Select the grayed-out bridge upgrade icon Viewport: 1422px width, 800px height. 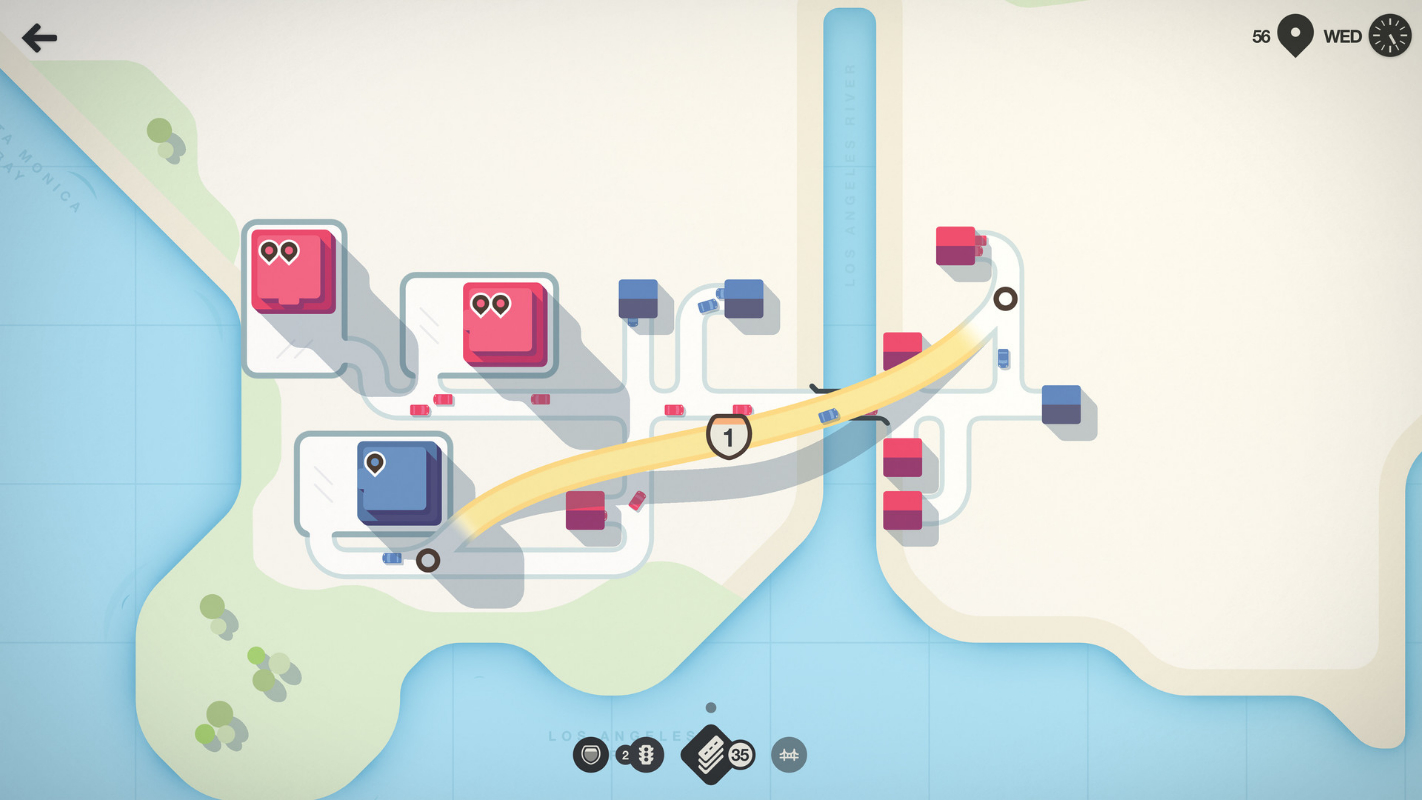789,756
